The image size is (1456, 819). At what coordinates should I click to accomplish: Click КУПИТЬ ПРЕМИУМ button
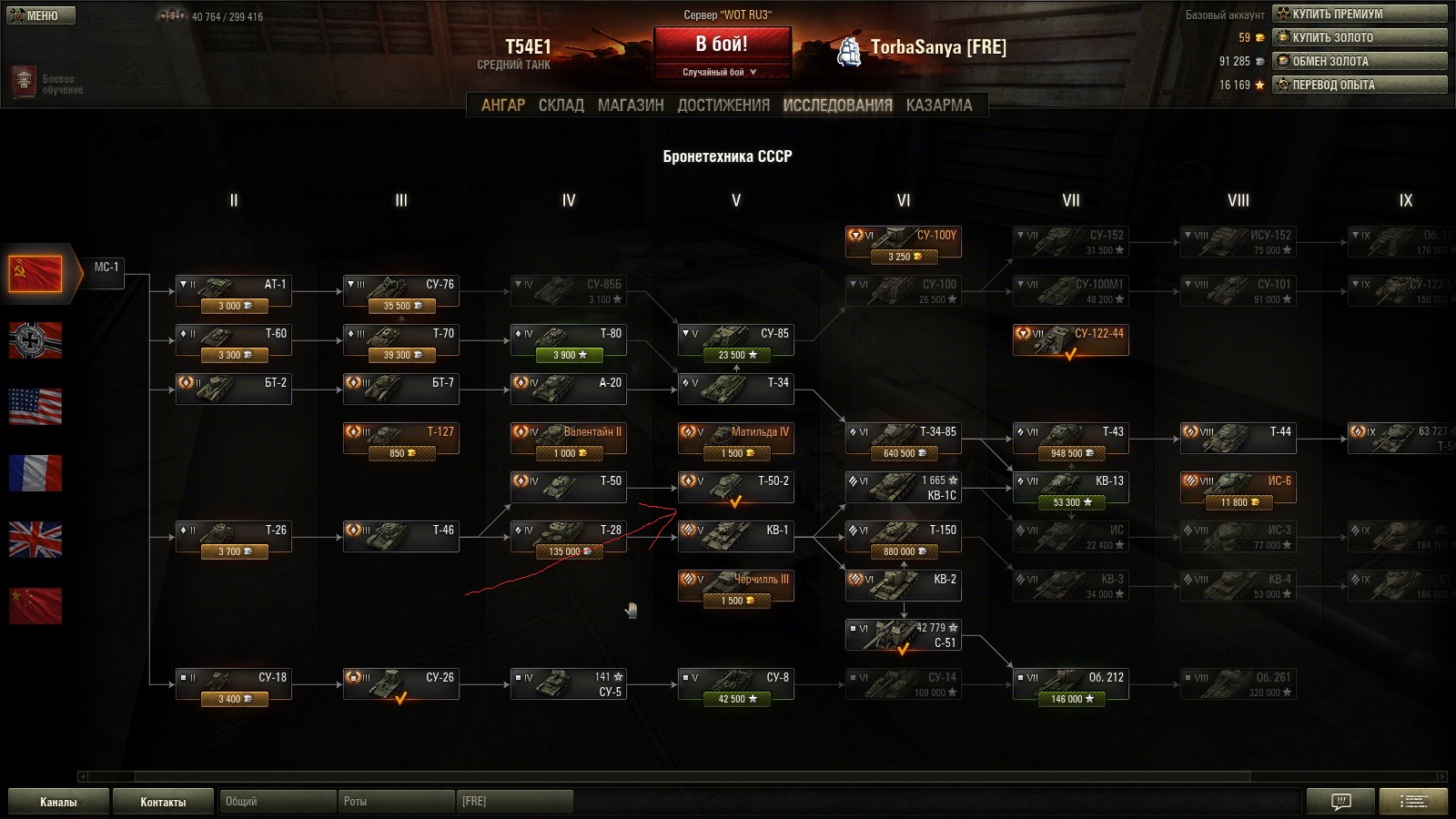[x=1360, y=14]
